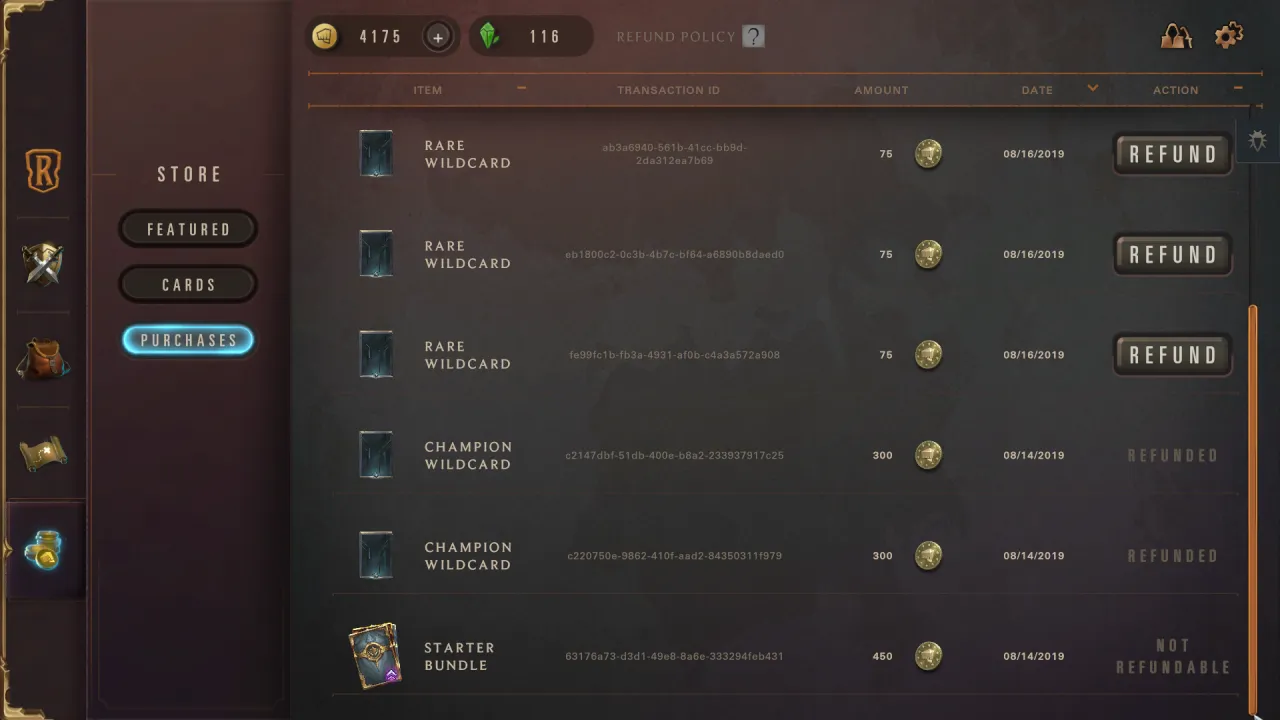This screenshot has width=1280, height=720.
Task: Switch to the Cards store section
Action: pyautogui.click(x=188, y=284)
